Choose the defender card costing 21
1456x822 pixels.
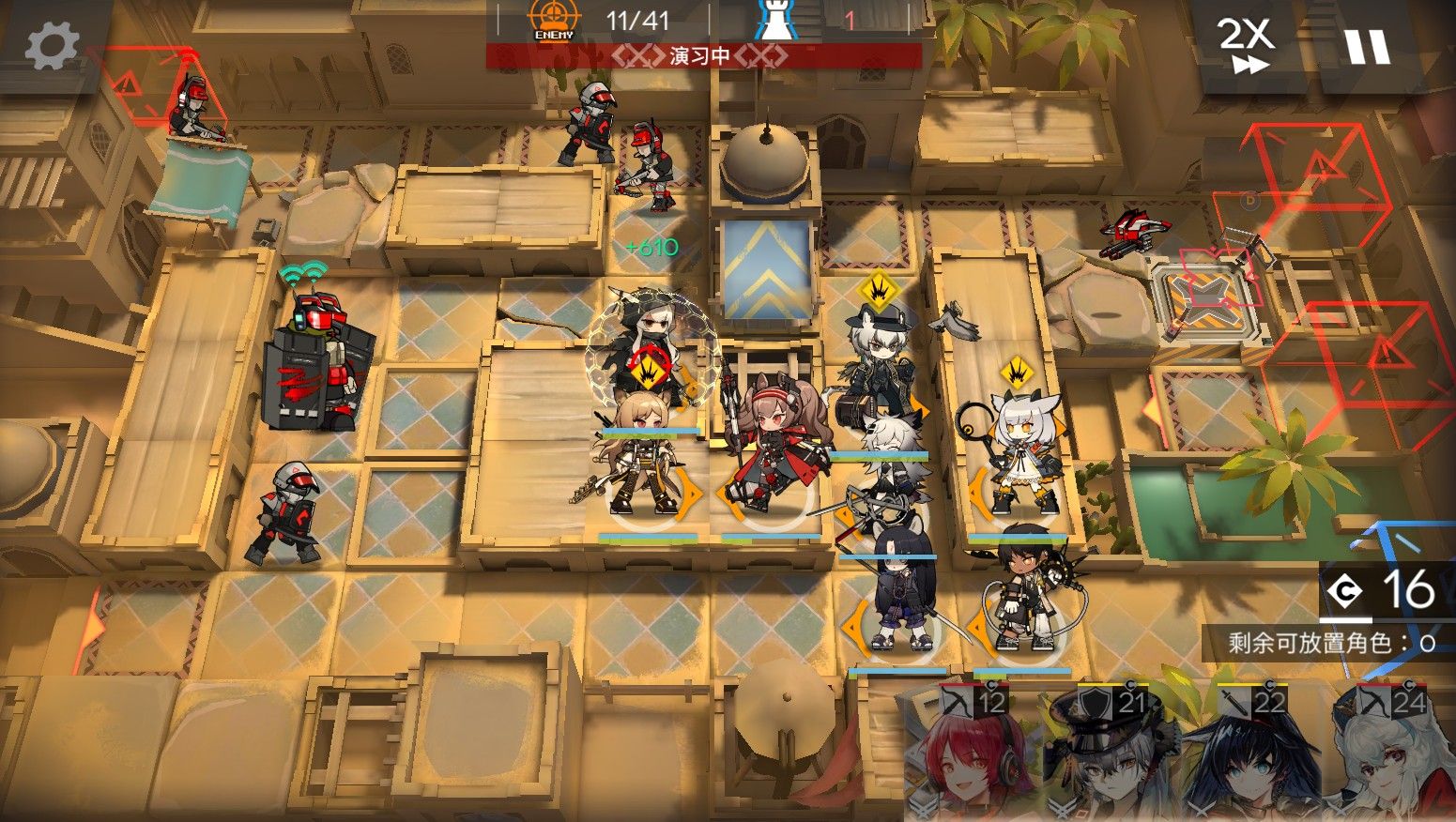pos(1103,755)
